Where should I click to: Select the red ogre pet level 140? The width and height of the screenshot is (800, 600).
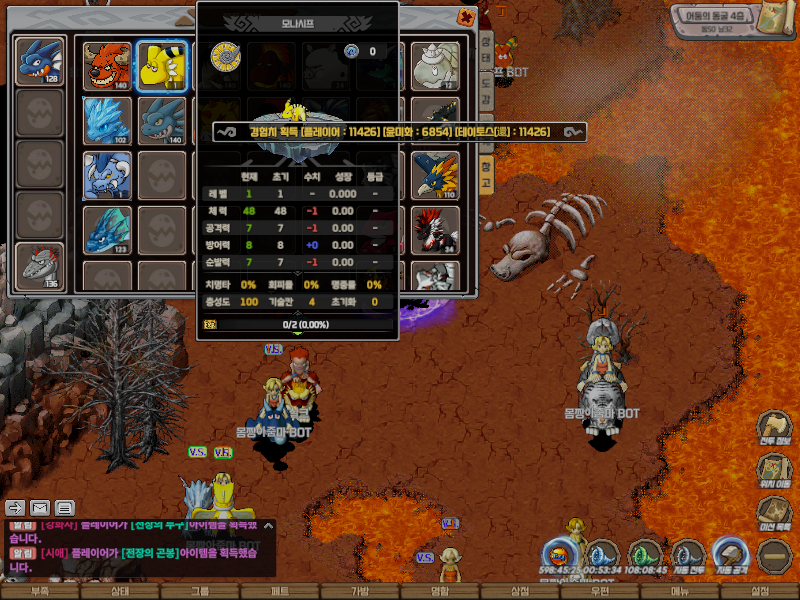tap(107, 66)
